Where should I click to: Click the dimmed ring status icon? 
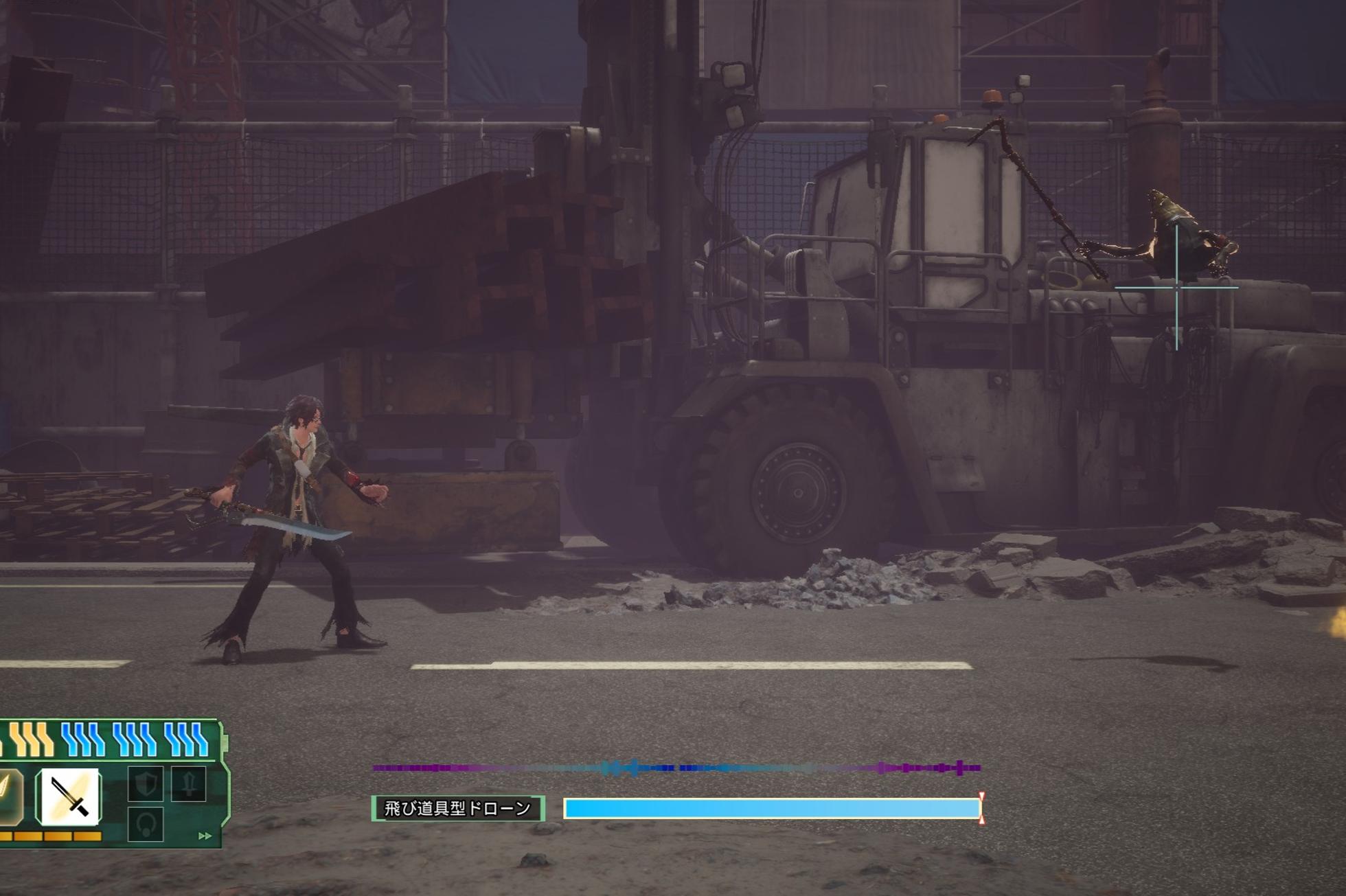click(x=146, y=824)
